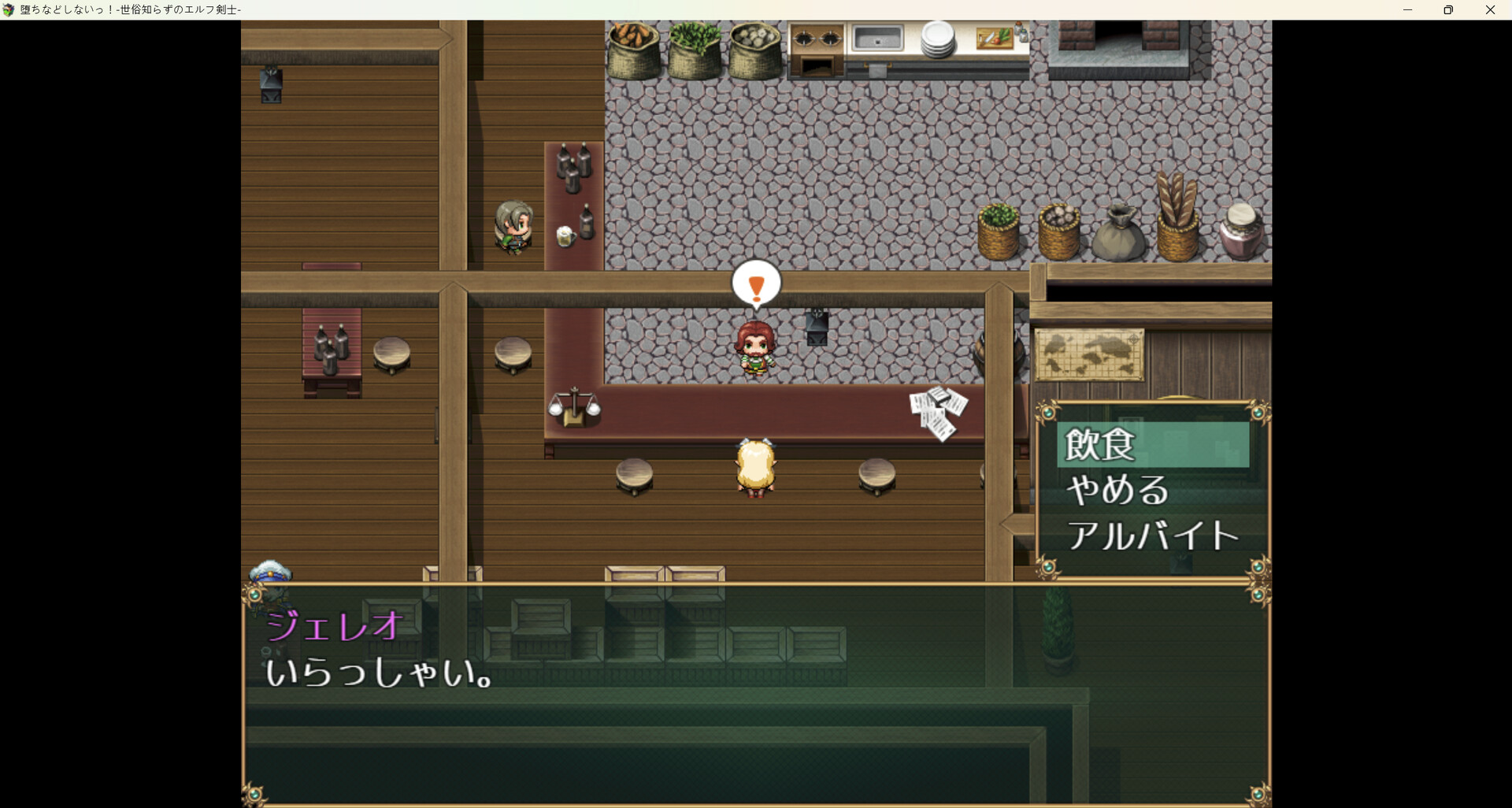The width and height of the screenshot is (1512, 808).
Task: Click the blonde player character at the counter
Action: [x=754, y=466]
